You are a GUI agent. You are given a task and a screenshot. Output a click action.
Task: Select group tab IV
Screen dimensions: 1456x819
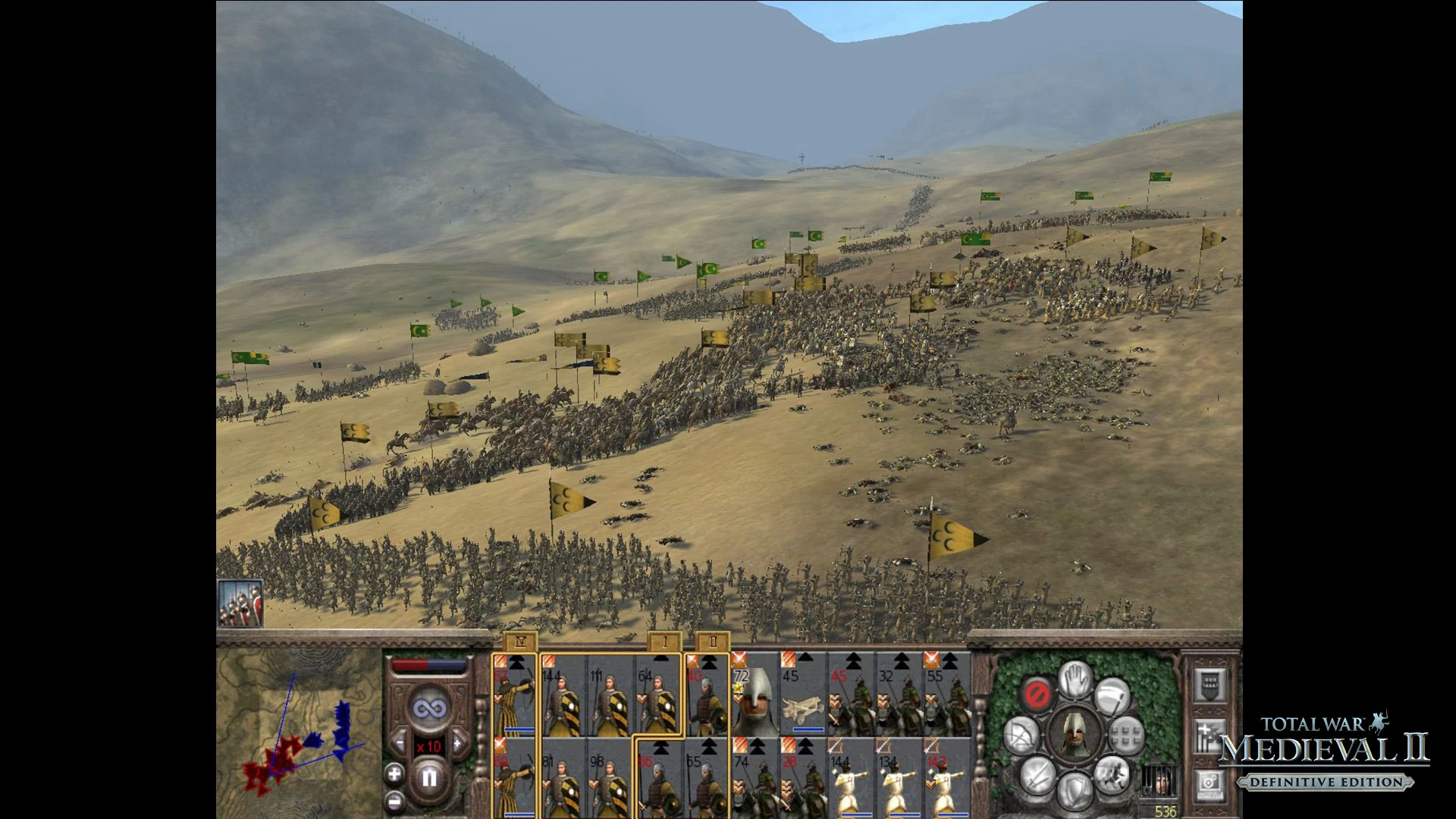pyautogui.click(x=520, y=642)
